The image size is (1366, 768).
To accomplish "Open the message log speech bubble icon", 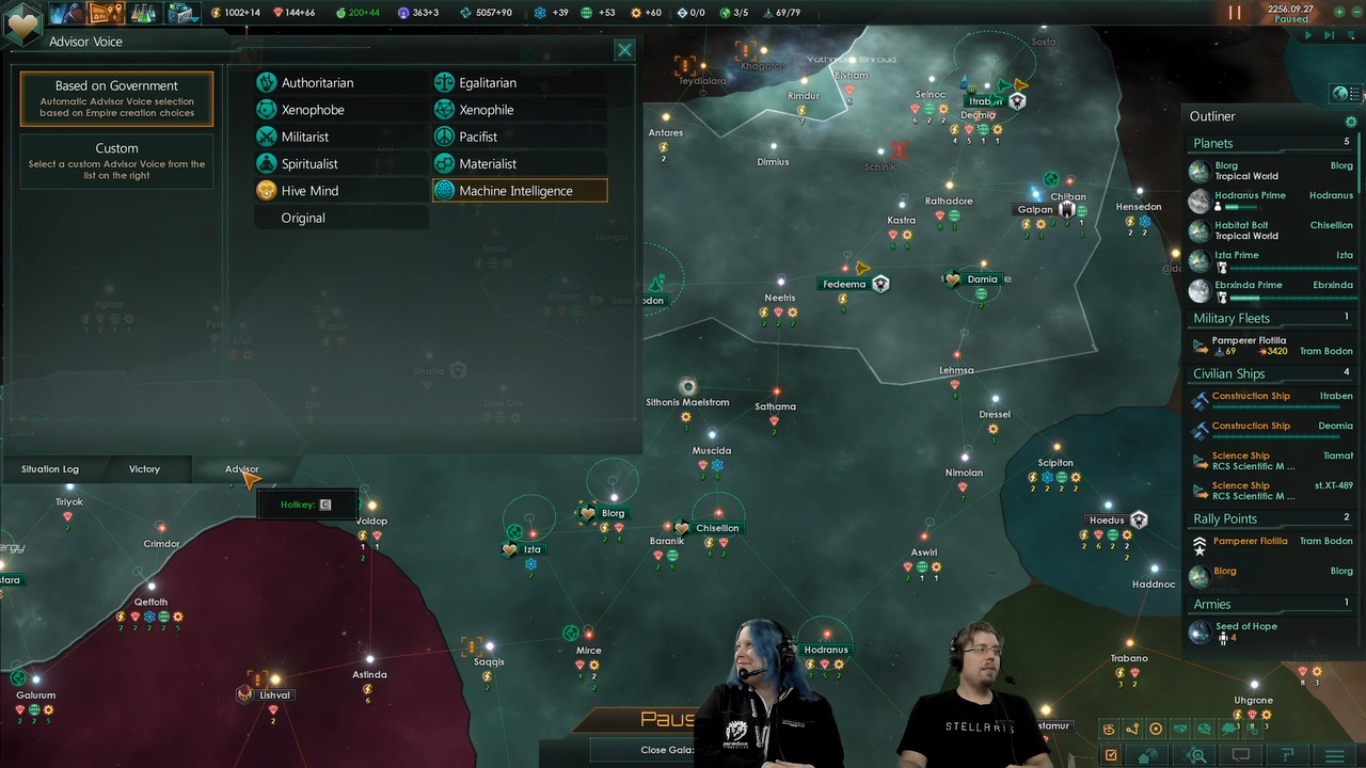I will 1239,755.
